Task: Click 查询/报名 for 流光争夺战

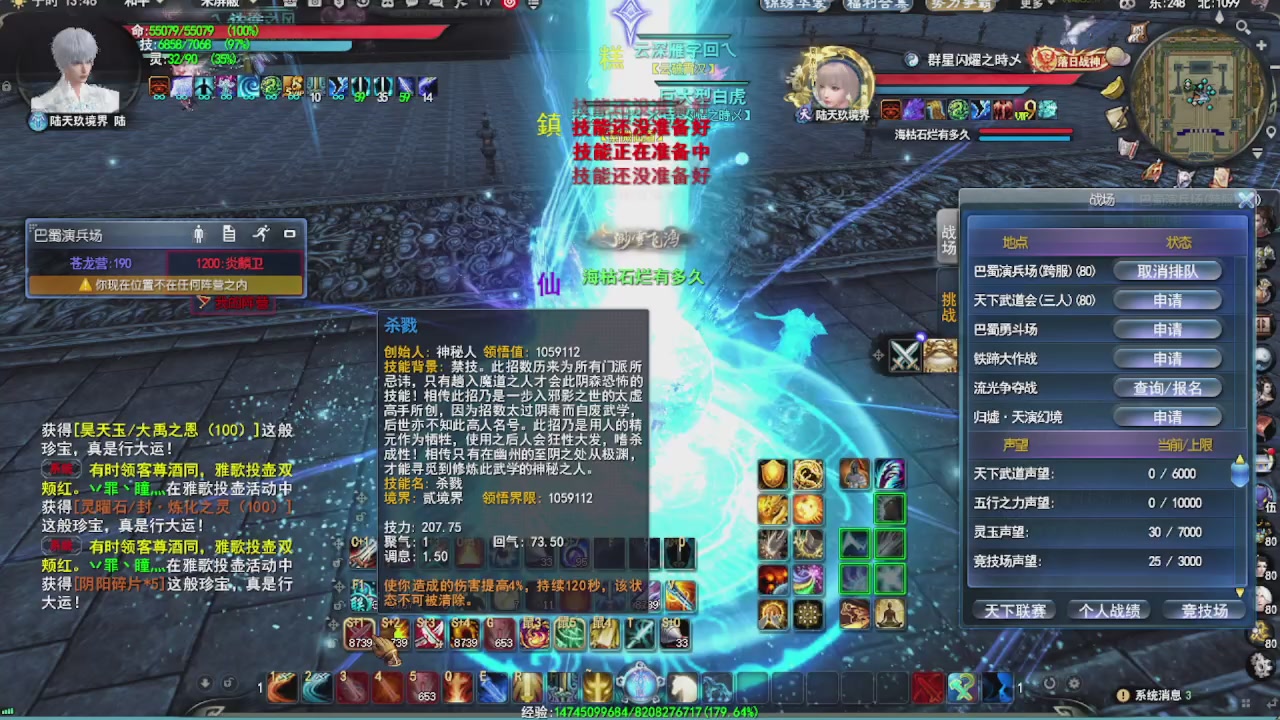Action: (1168, 388)
